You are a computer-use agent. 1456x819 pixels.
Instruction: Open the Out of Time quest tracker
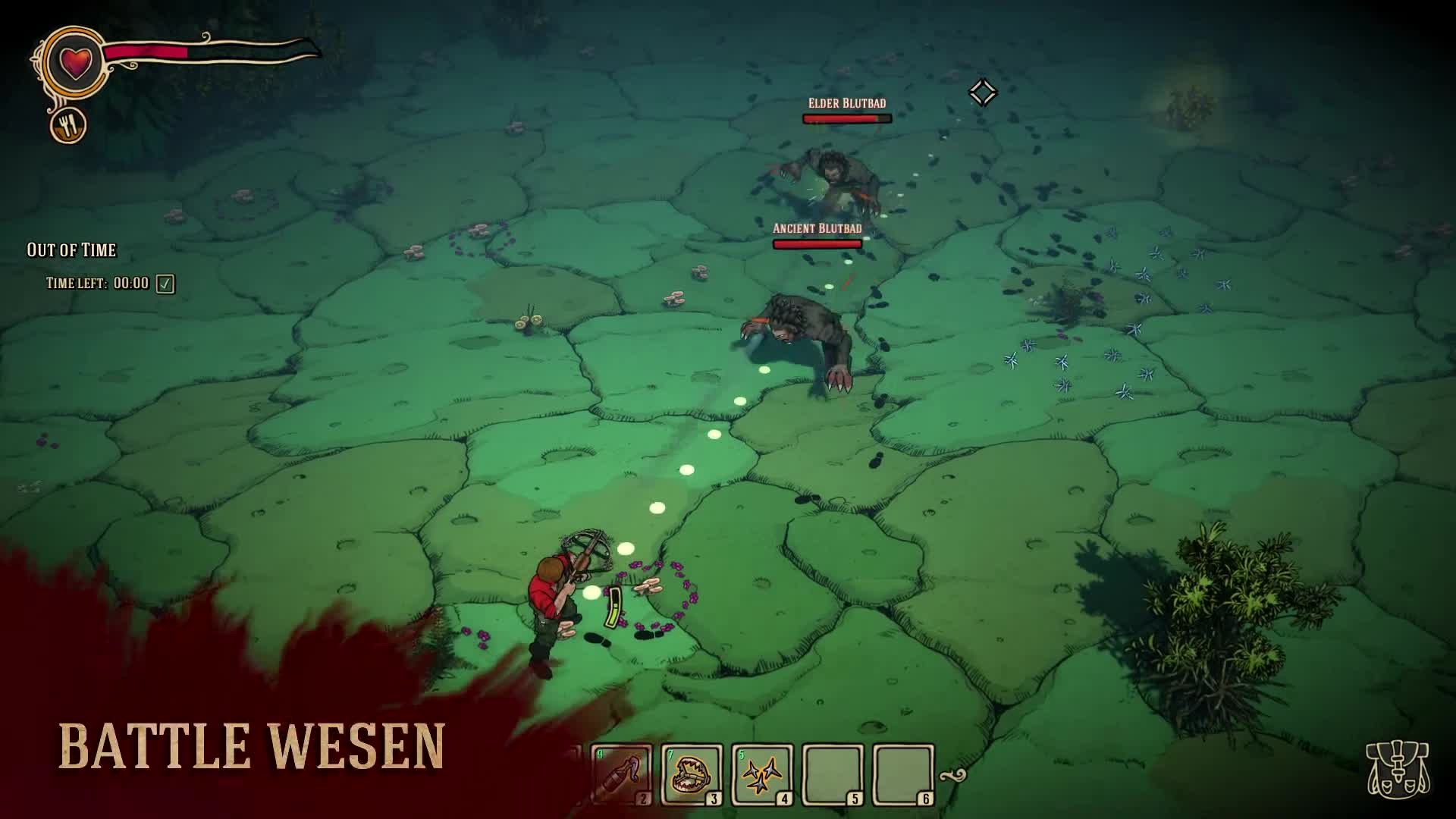pyautogui.click(x=71, y=249)
